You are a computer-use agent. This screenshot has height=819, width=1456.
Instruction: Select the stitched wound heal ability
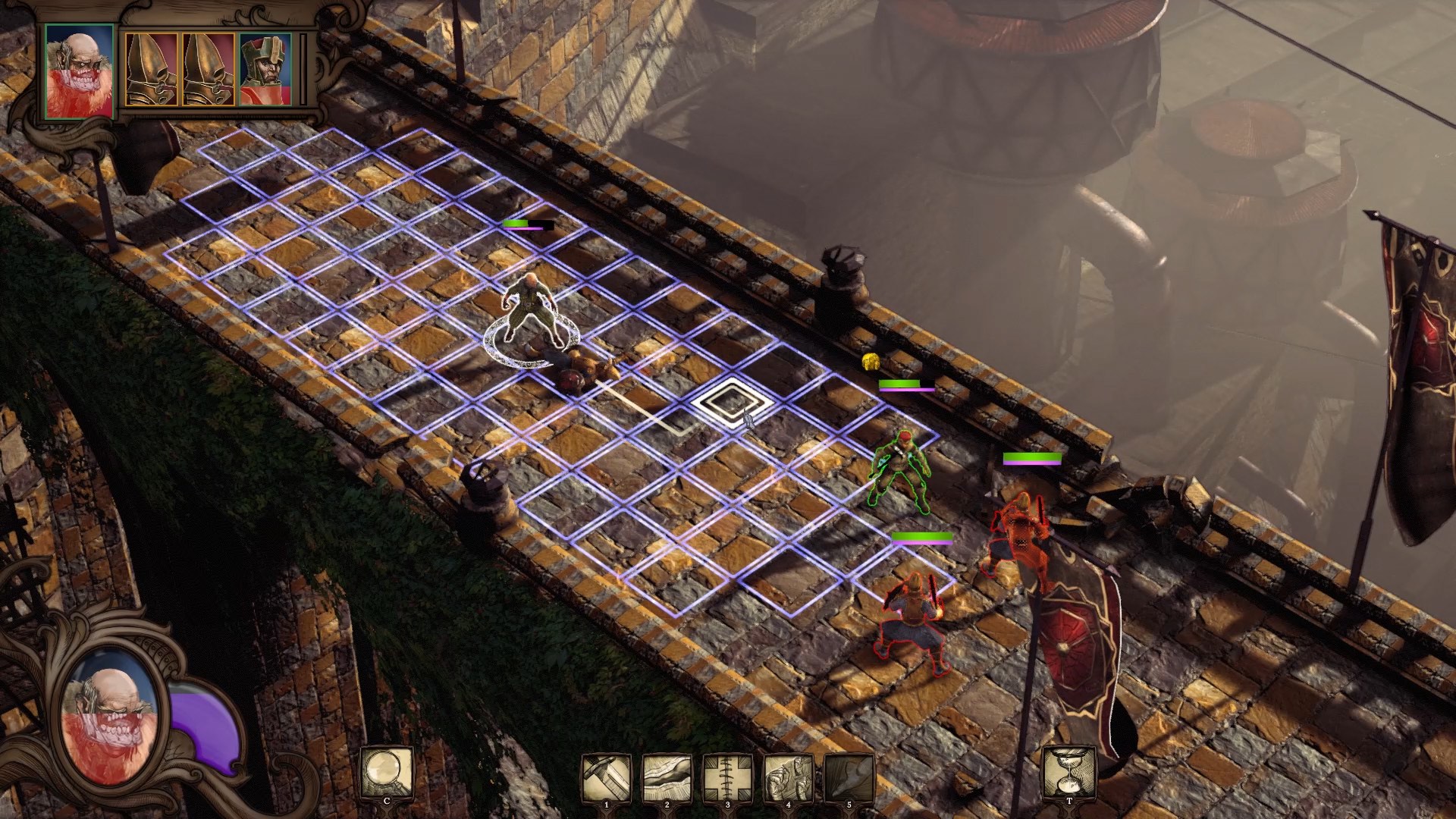point(727,777)
